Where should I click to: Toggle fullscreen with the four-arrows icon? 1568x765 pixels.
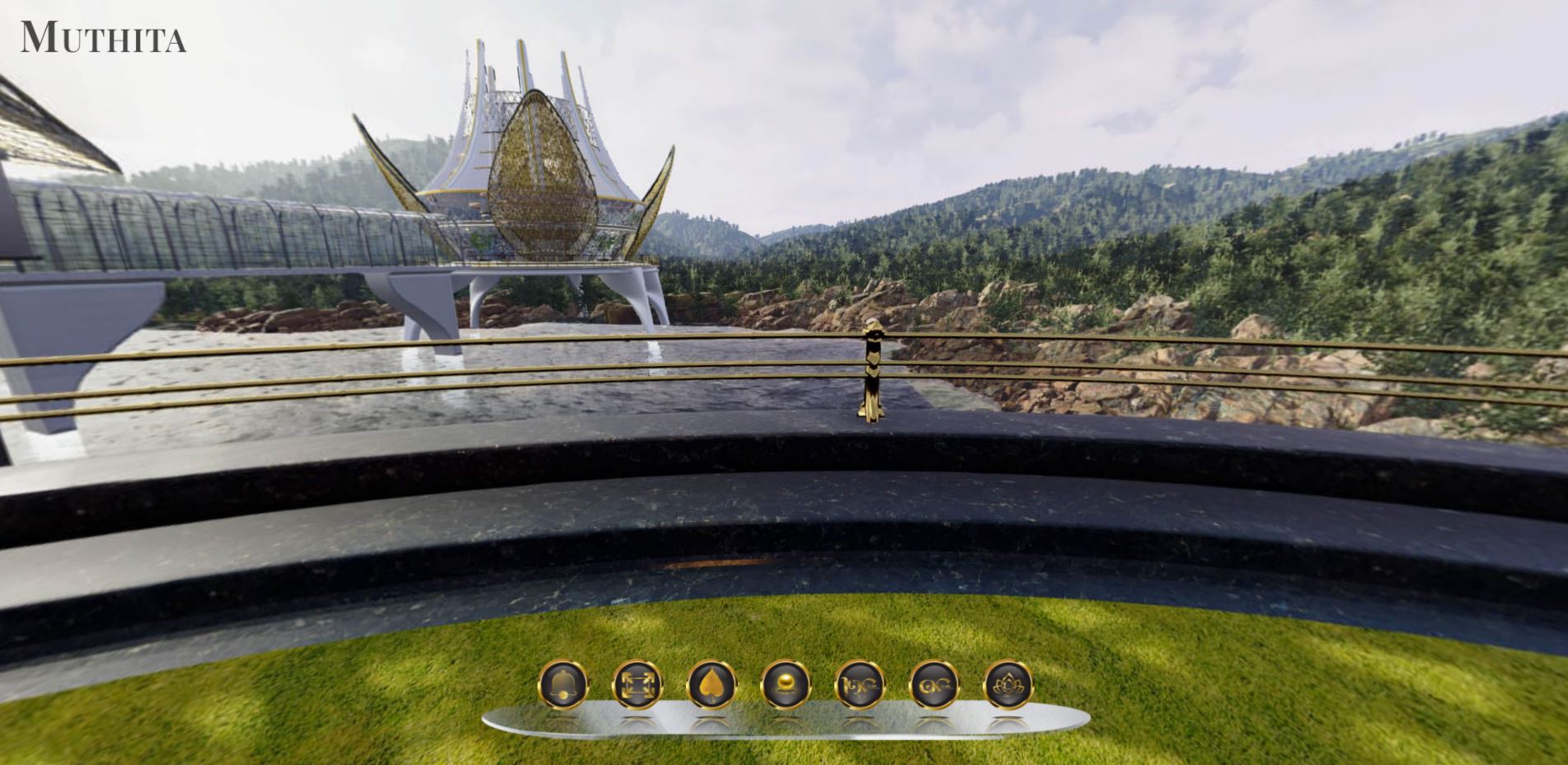coord(637,684)
